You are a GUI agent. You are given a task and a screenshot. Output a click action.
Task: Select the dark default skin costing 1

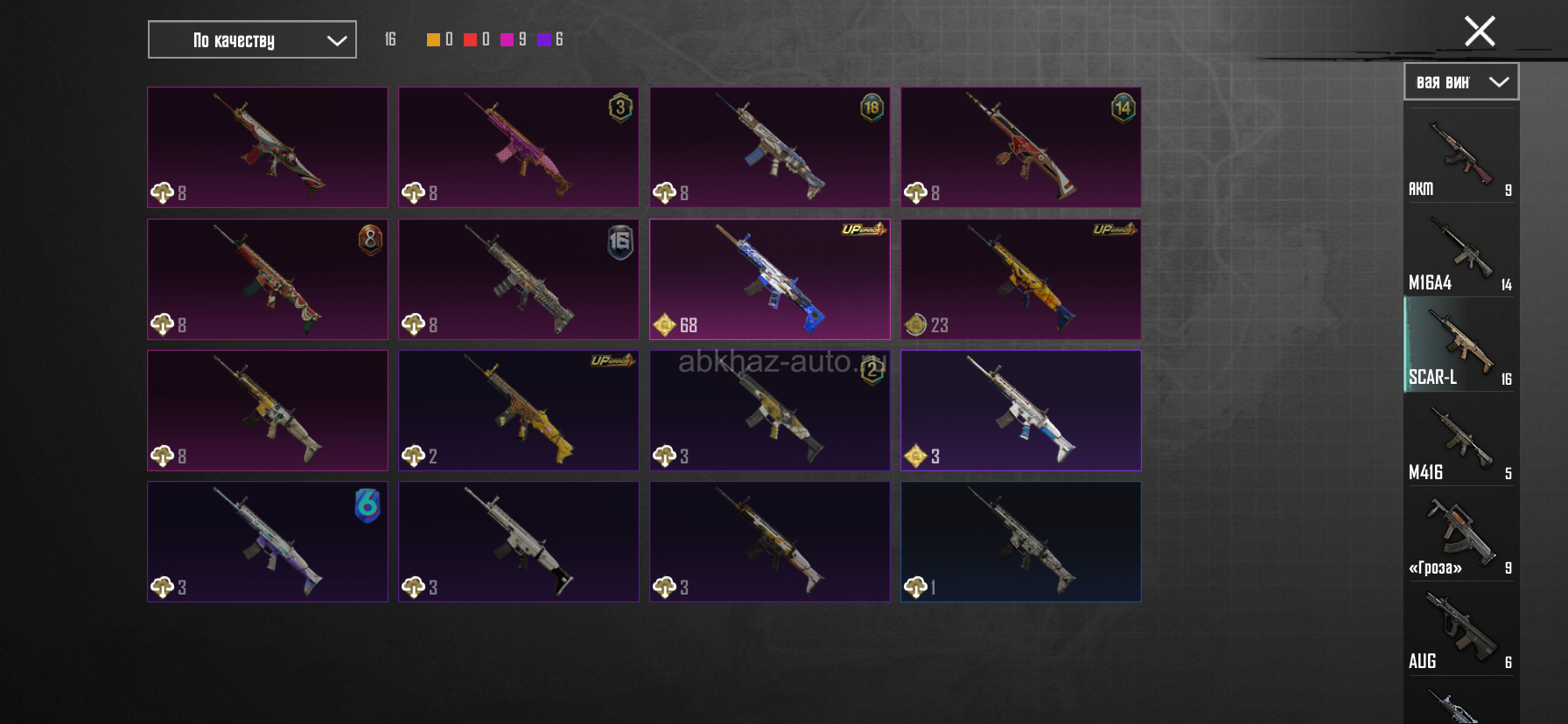coord(1020,541)
